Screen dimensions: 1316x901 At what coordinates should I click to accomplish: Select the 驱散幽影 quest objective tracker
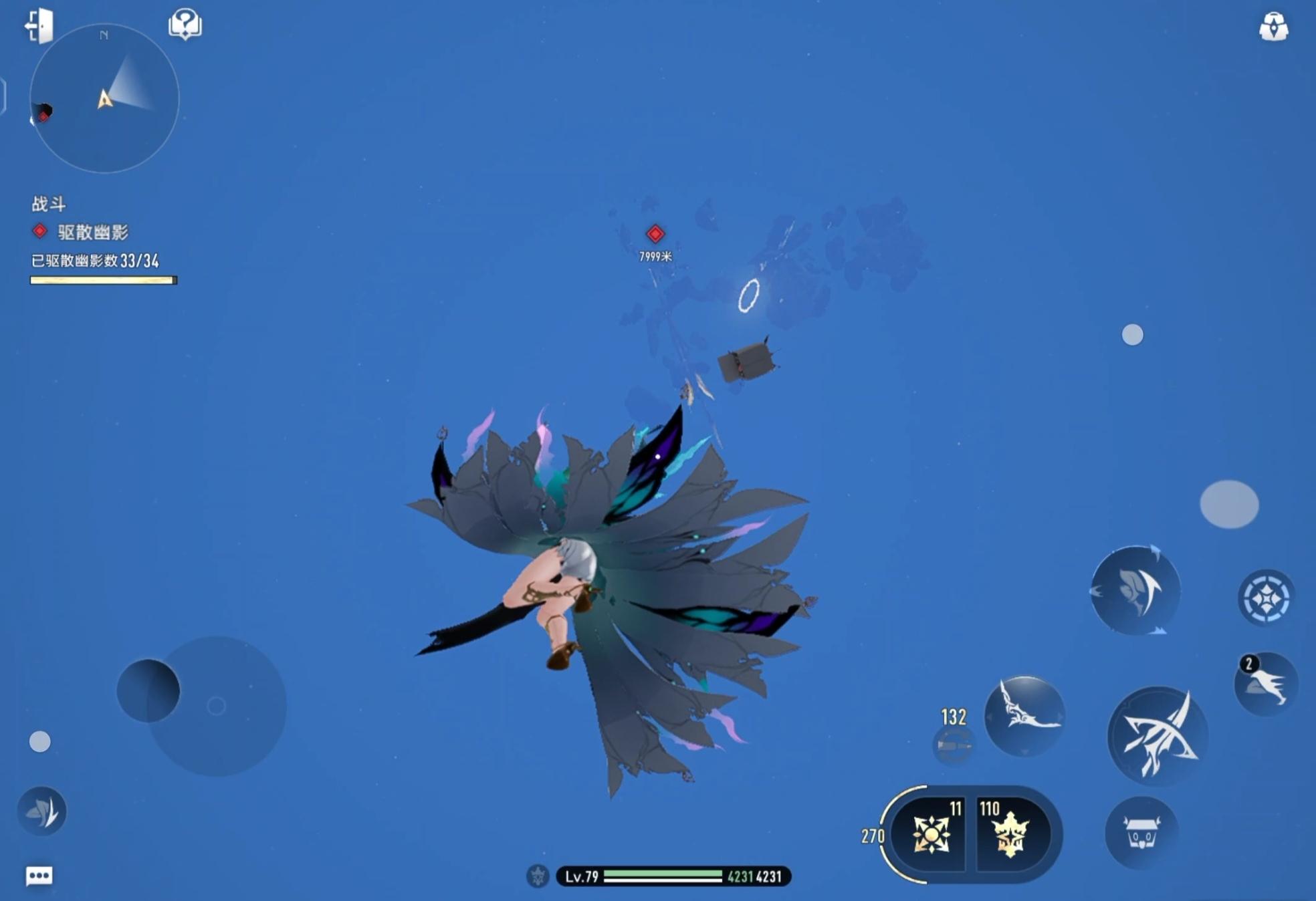click(x=92, y=232)
